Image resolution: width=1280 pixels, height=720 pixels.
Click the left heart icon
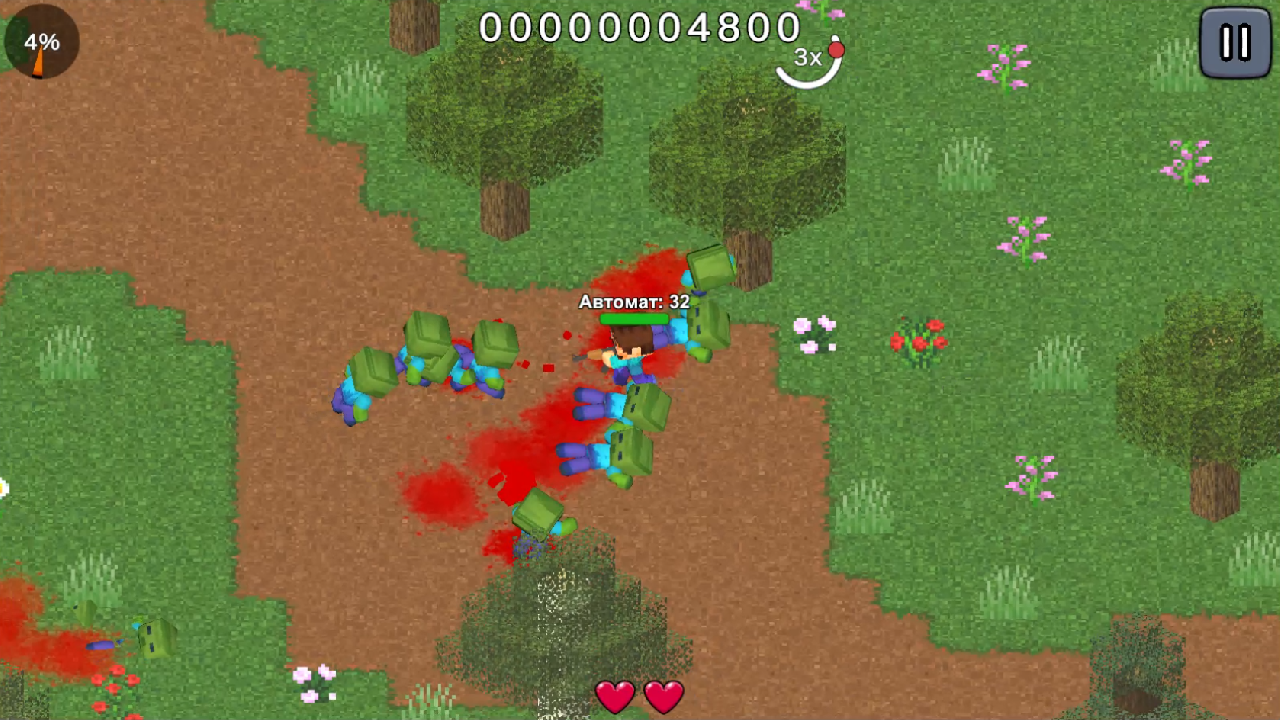[616, 696]
